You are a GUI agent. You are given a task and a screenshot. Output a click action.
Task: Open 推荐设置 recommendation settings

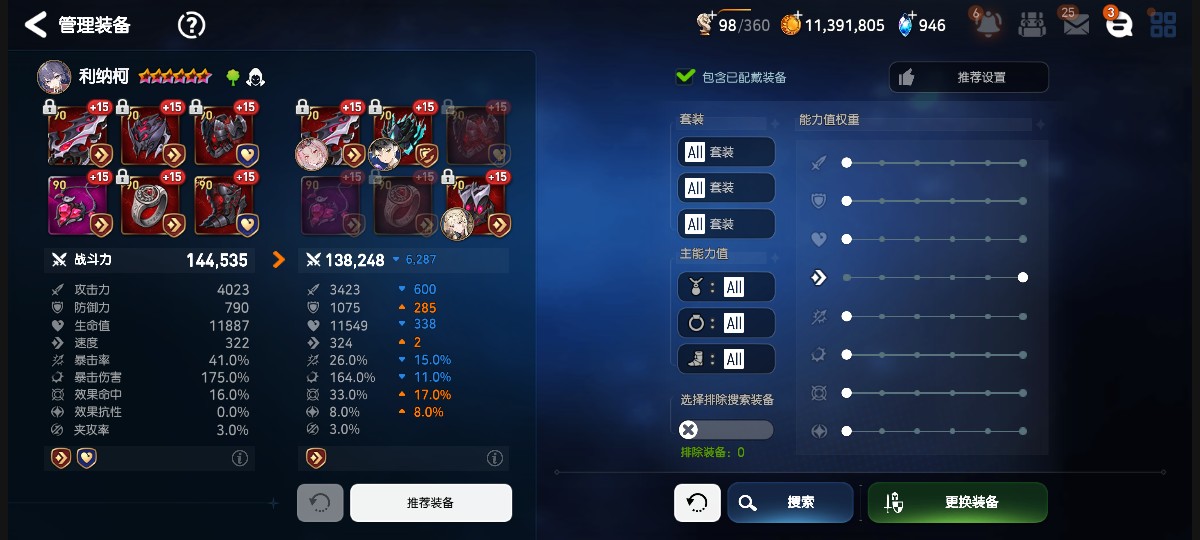pos(968,77)
